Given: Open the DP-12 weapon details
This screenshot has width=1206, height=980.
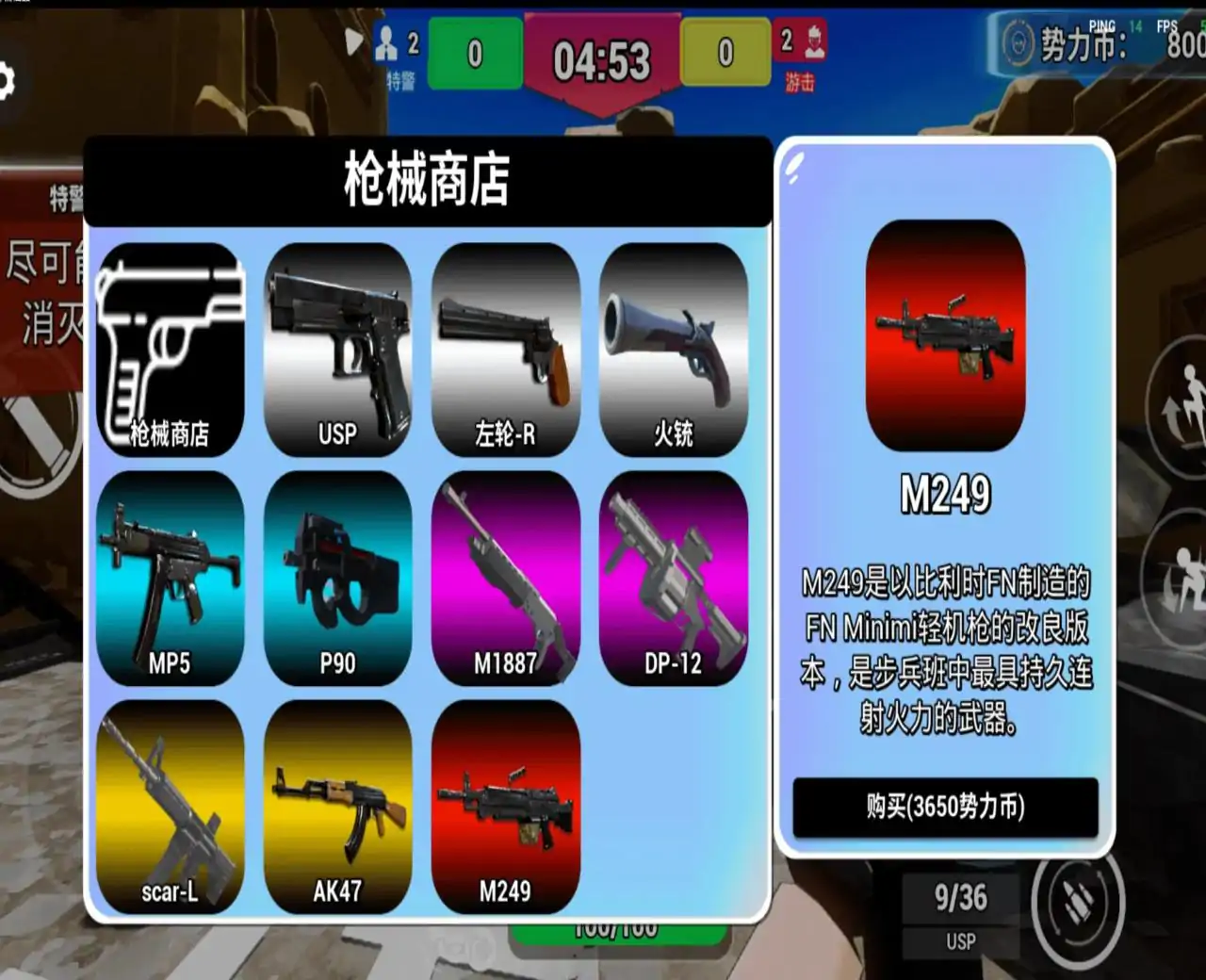Looking at the screenshot, I should 673,580.
